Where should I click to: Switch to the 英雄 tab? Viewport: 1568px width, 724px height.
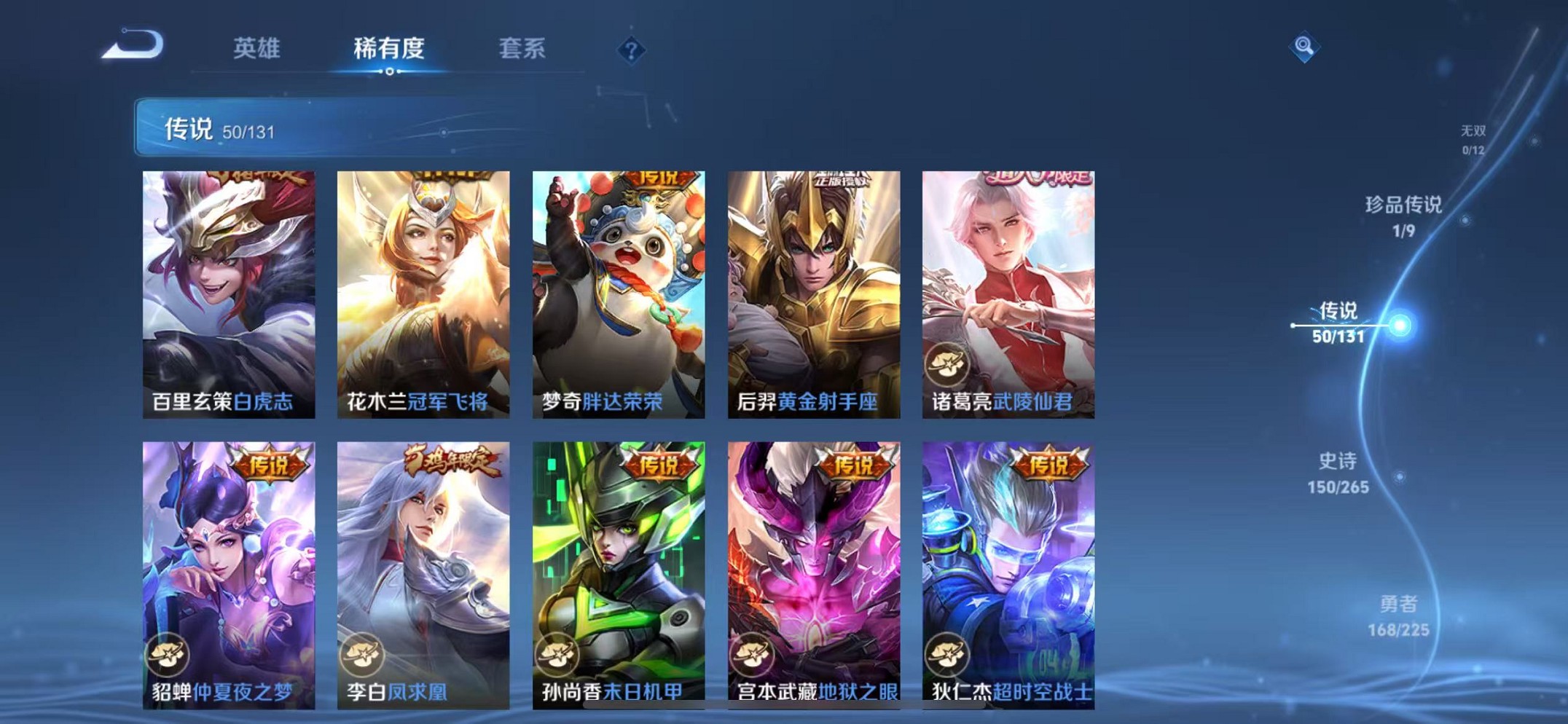coord(256,47)
